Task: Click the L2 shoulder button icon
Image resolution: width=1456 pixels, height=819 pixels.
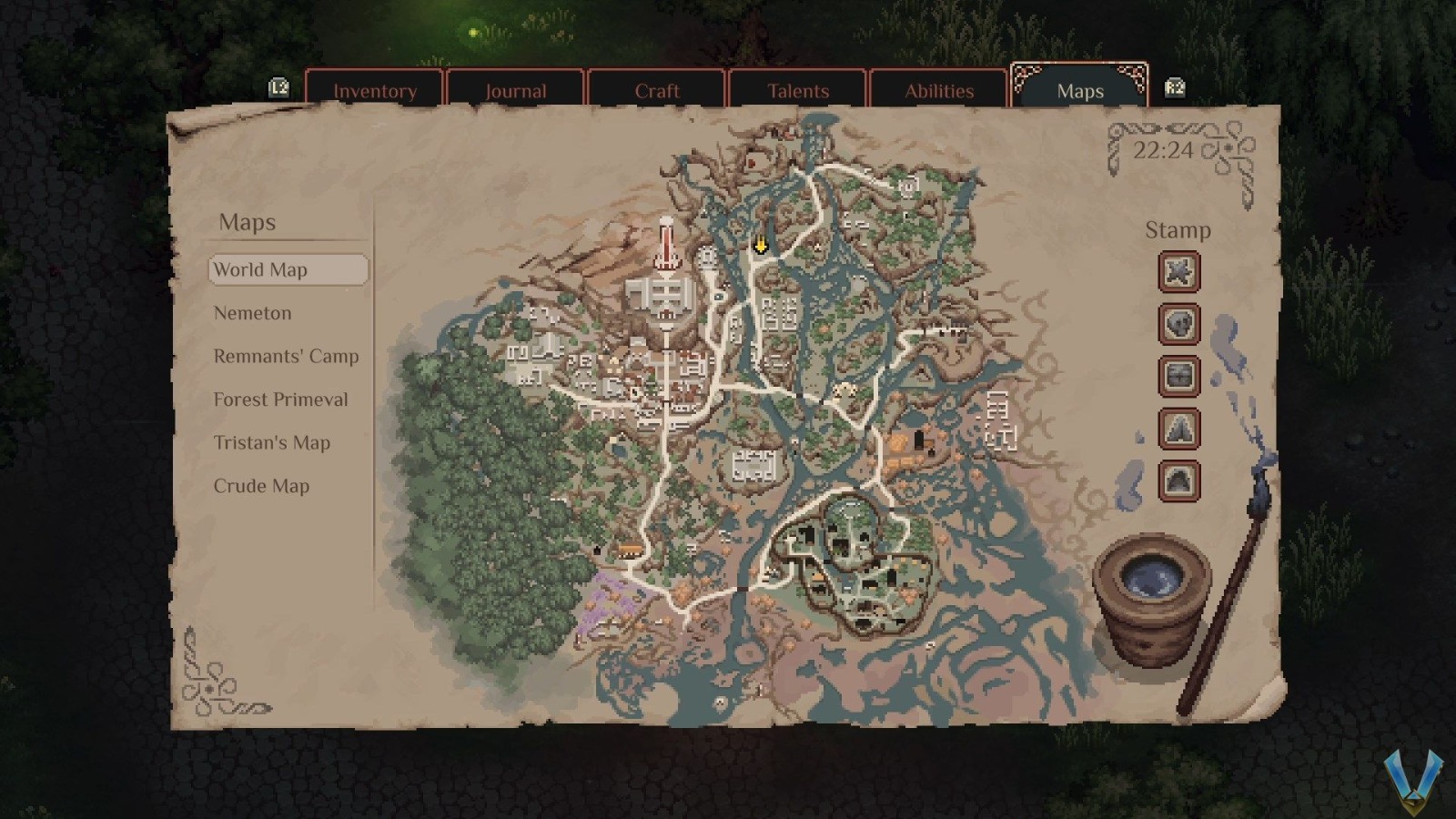Action: (x=281, y=87)
